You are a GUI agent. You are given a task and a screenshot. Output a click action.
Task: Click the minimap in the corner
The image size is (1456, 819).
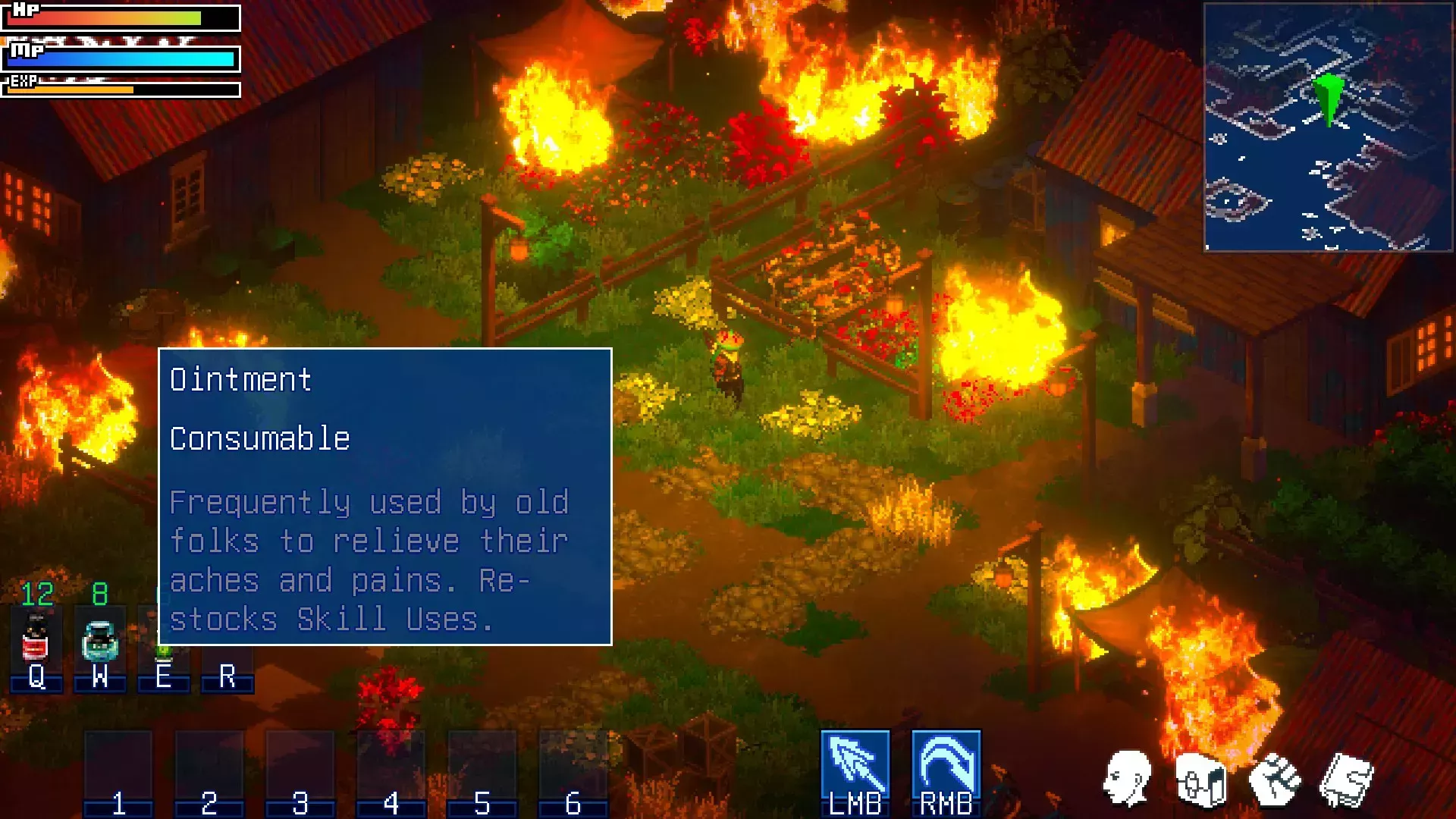pos(1328,127)
